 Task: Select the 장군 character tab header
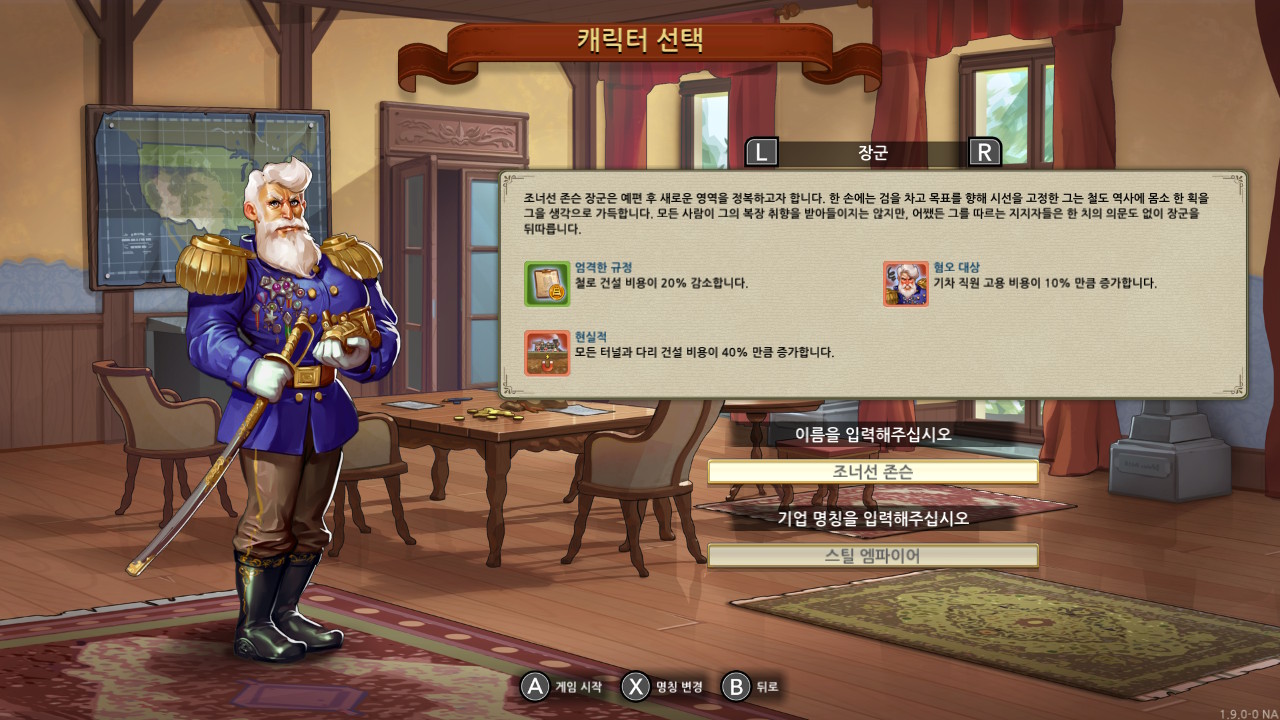tap(873, 152)
